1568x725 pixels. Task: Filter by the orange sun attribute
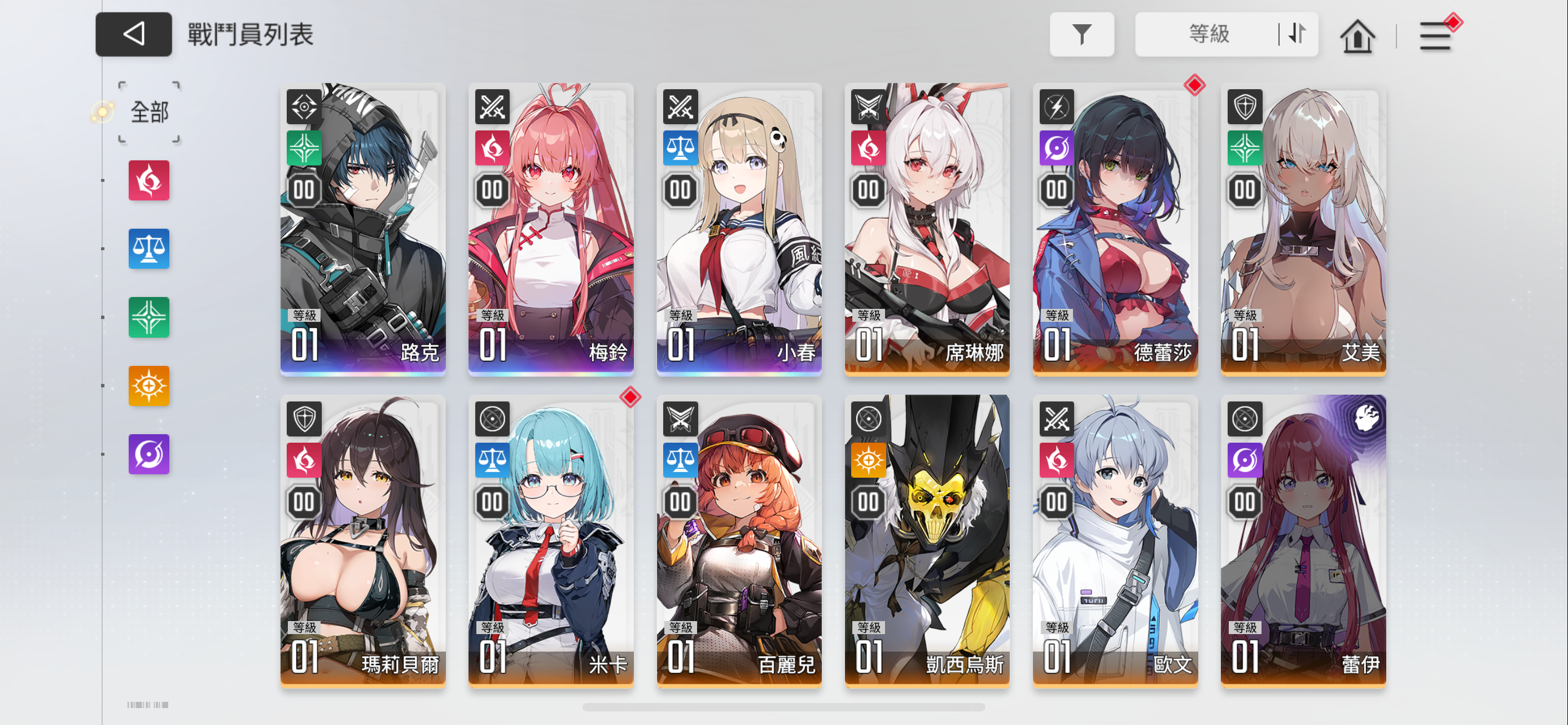[148, 386]
